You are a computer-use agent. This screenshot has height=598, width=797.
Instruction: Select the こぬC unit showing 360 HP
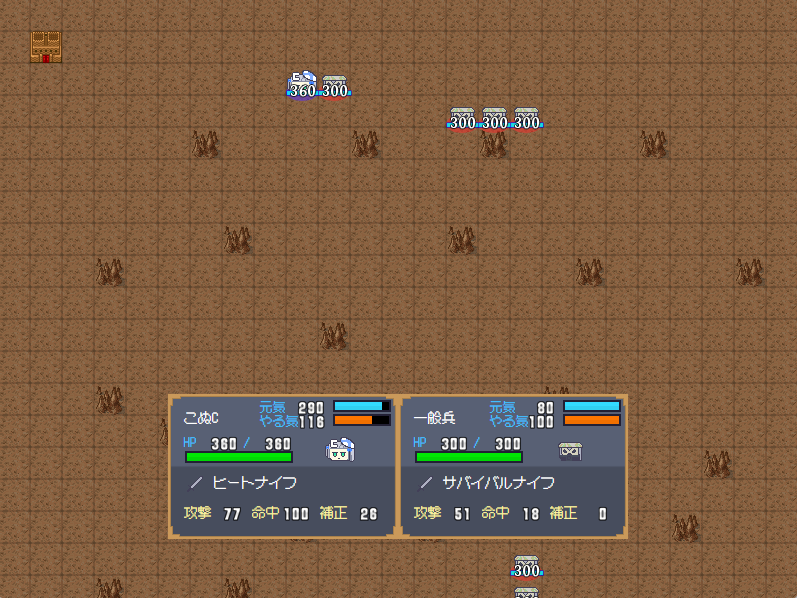coord(302,87)
